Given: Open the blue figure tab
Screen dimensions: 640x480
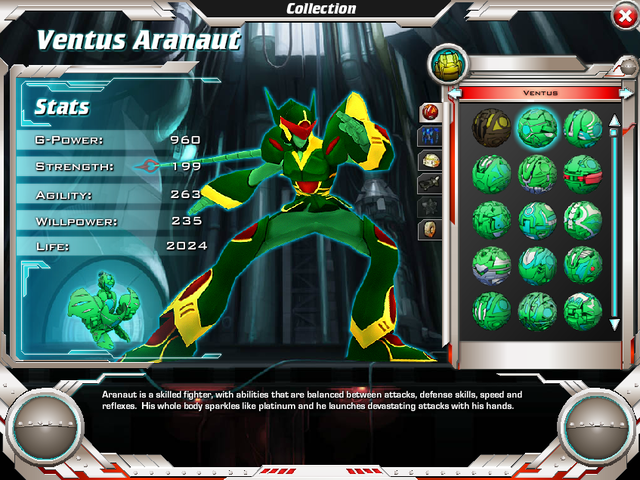Looking at the screenshot, I should click(429, 135).
